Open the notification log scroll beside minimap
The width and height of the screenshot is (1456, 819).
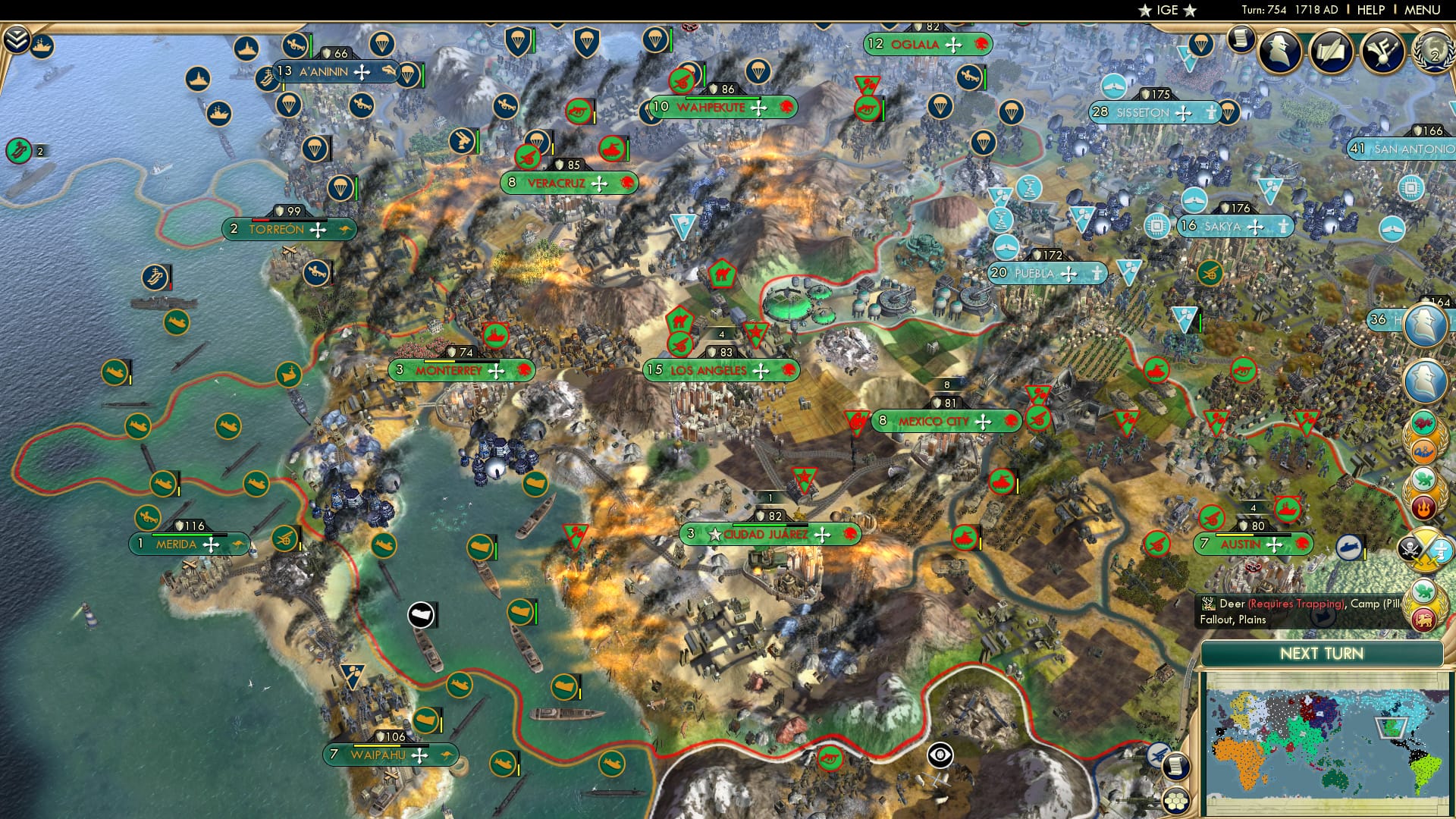(x=1177, y=767)
